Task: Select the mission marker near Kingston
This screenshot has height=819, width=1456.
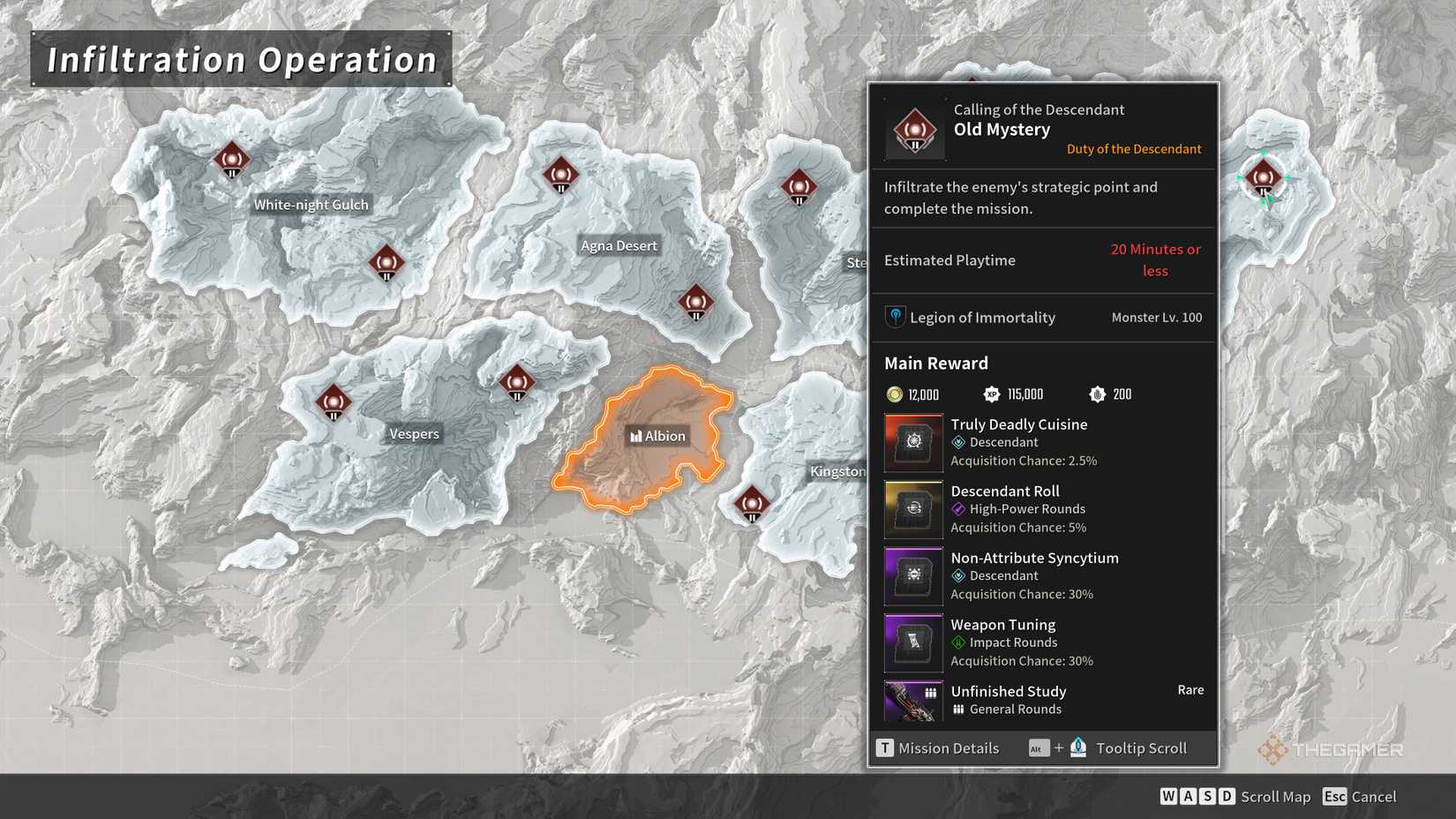Action: tap(752, 503)
